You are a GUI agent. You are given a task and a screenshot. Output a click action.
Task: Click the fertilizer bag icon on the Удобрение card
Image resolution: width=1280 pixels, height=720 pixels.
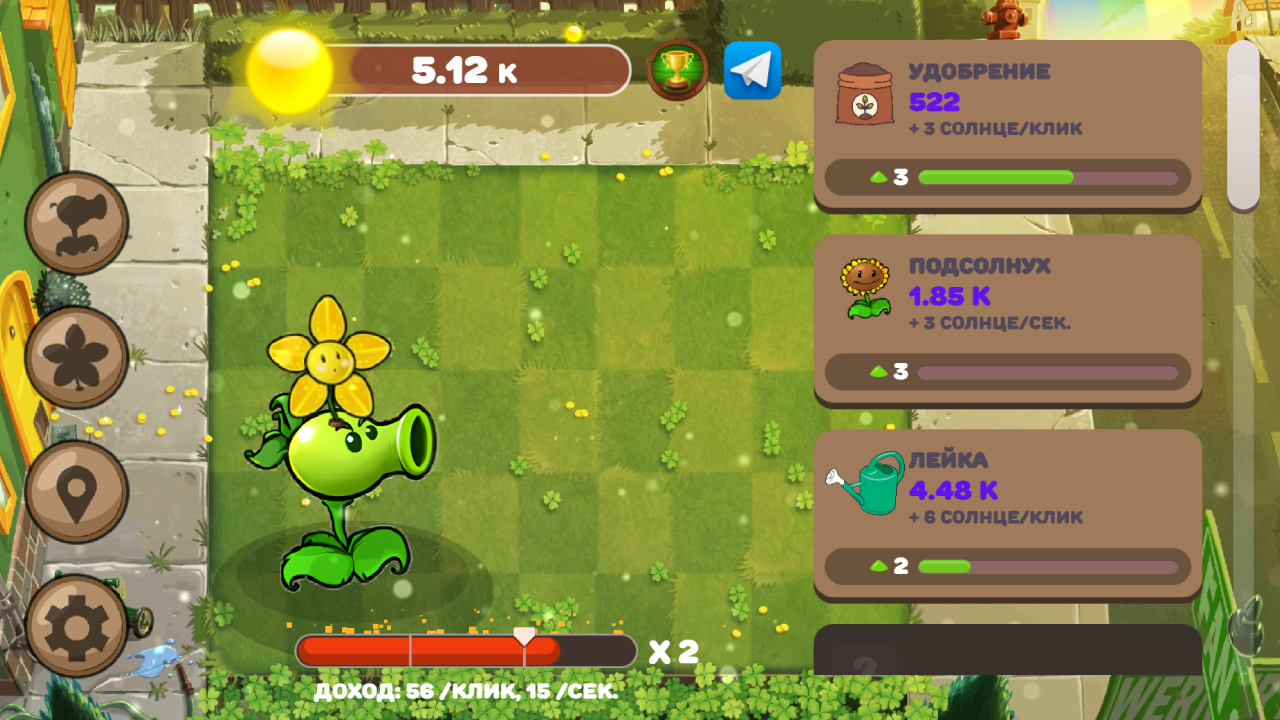[866, 92]
